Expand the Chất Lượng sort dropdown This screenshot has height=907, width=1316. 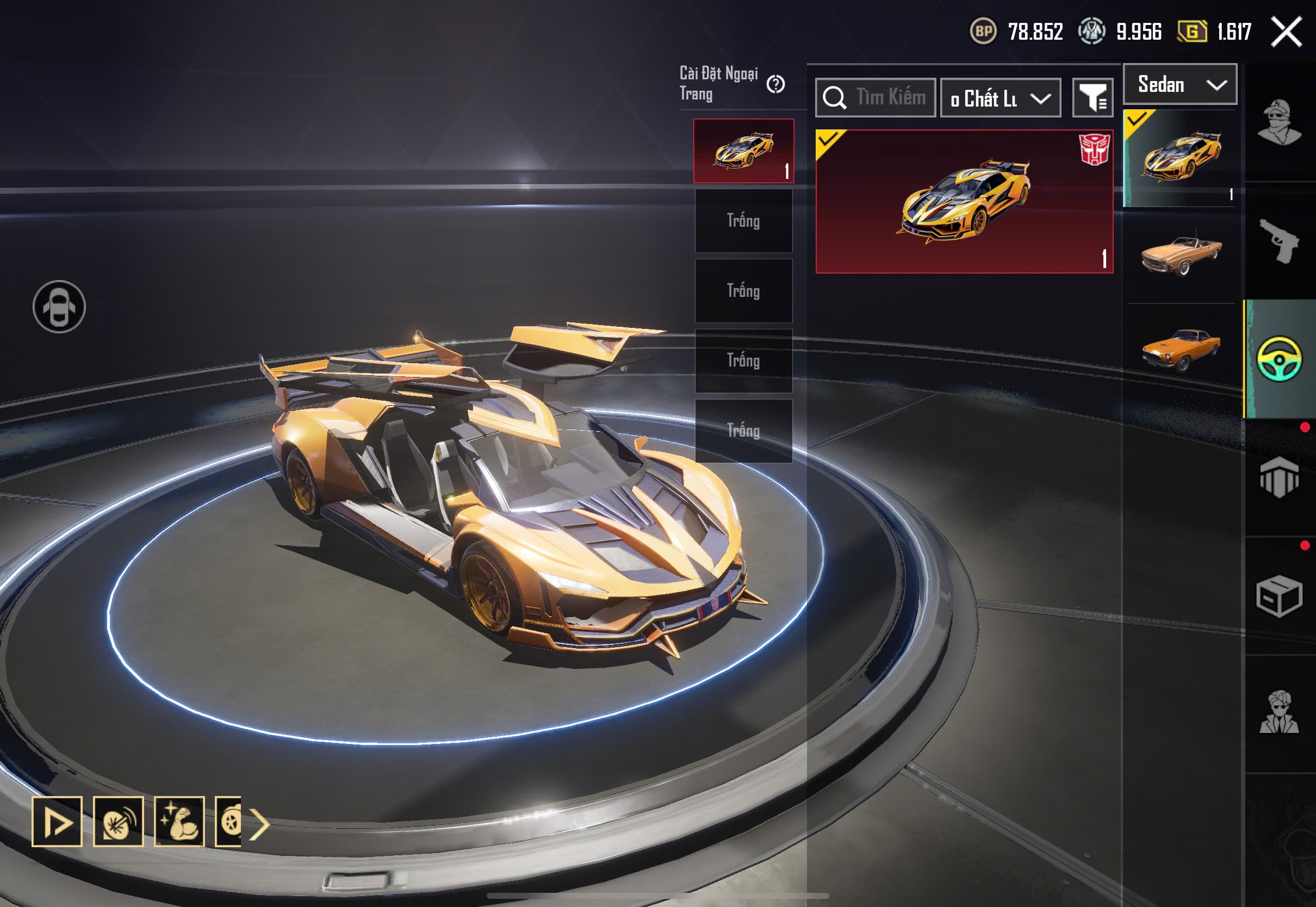point(1001,98)
